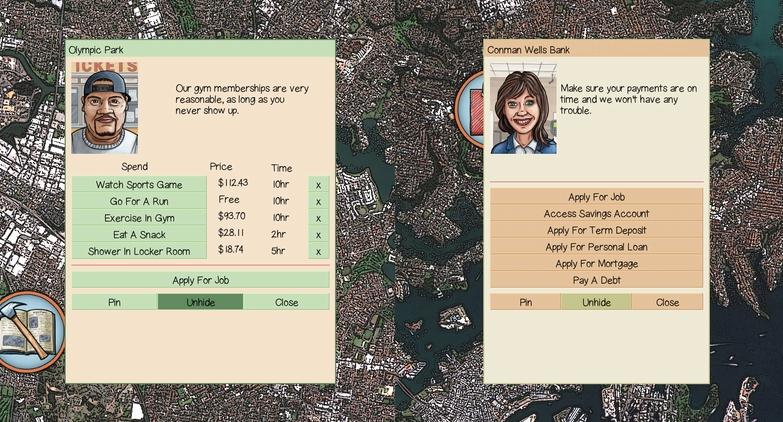This screenshot has width=783, height=422.
Task: Apply for a job at Olympic Park
Action: click(200, 280)
